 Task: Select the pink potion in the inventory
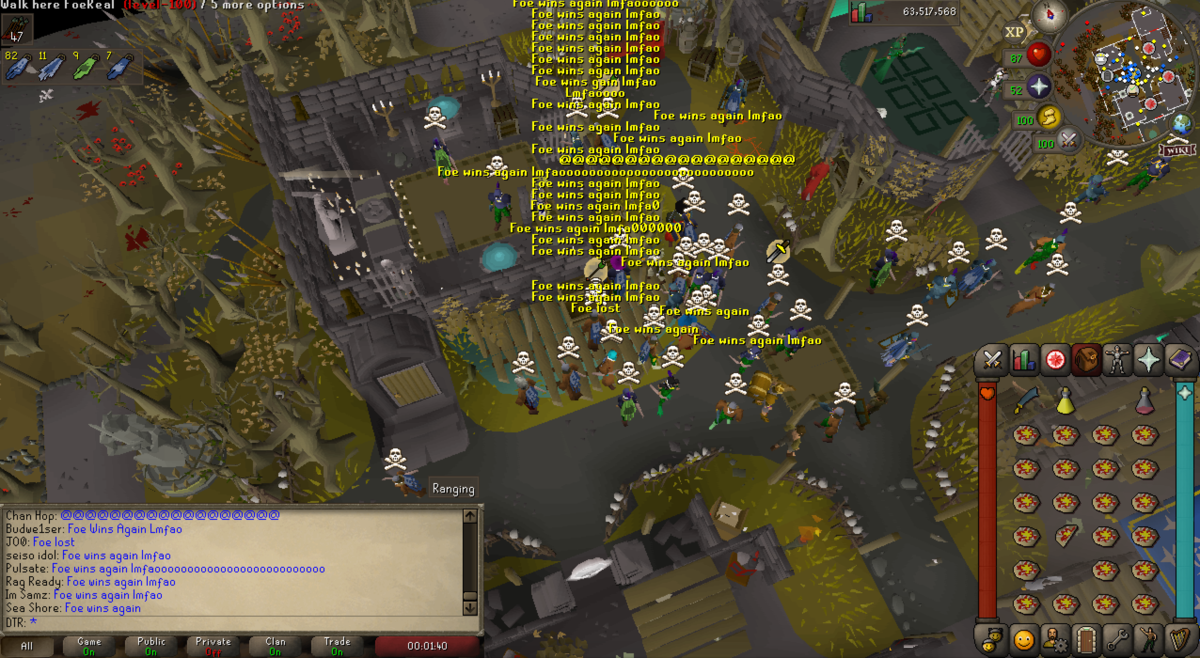1145,402
